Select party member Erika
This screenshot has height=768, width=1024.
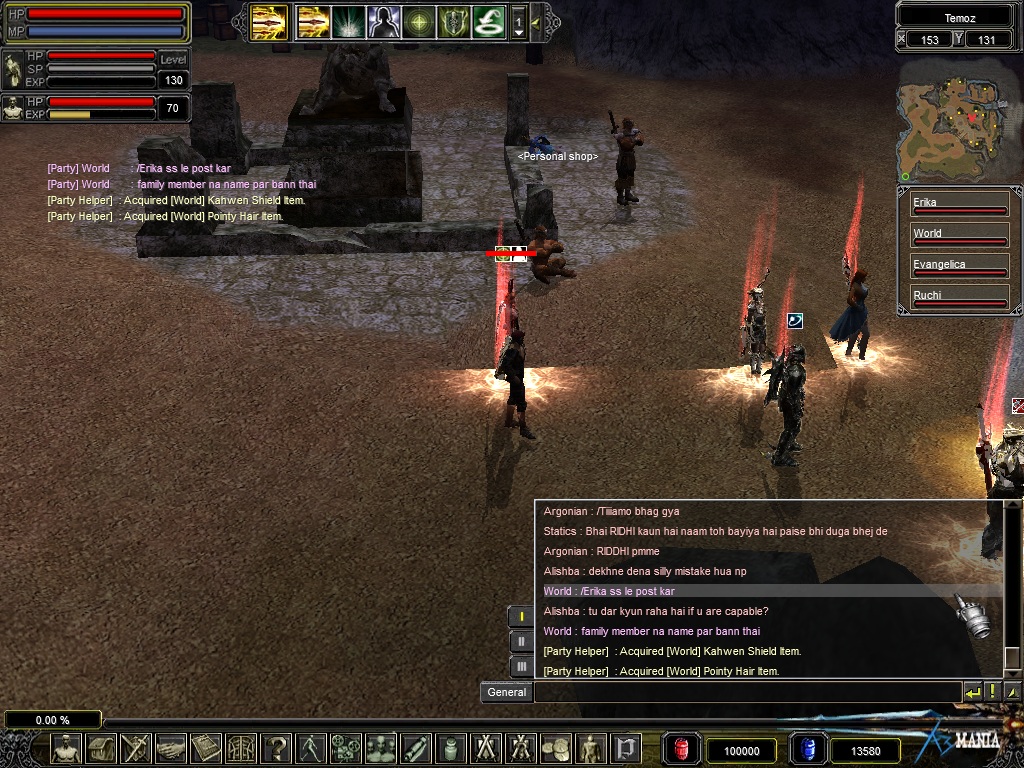coord(958,204)
